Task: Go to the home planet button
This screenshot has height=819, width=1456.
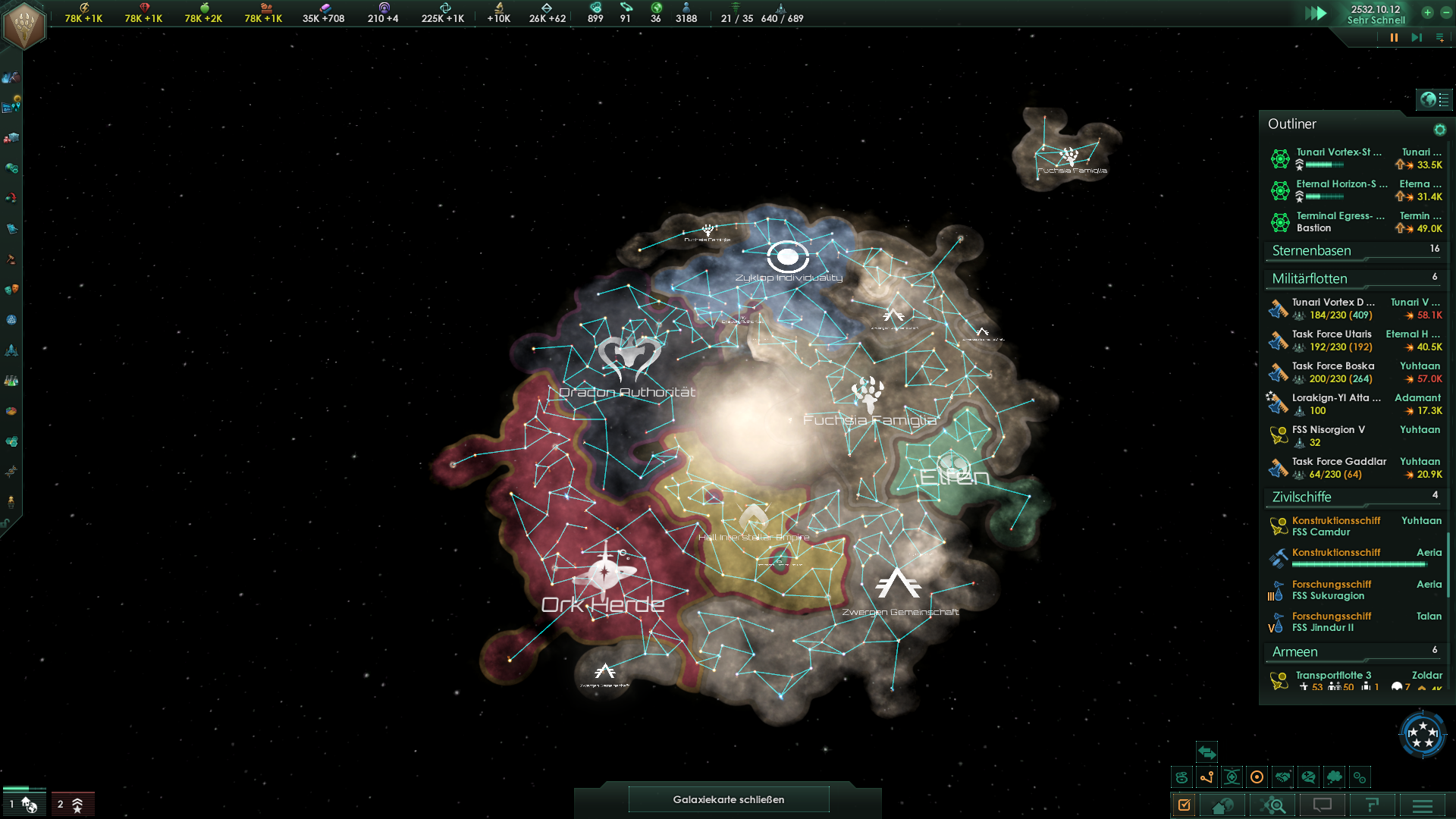Action: click(x=1222, y=805)
